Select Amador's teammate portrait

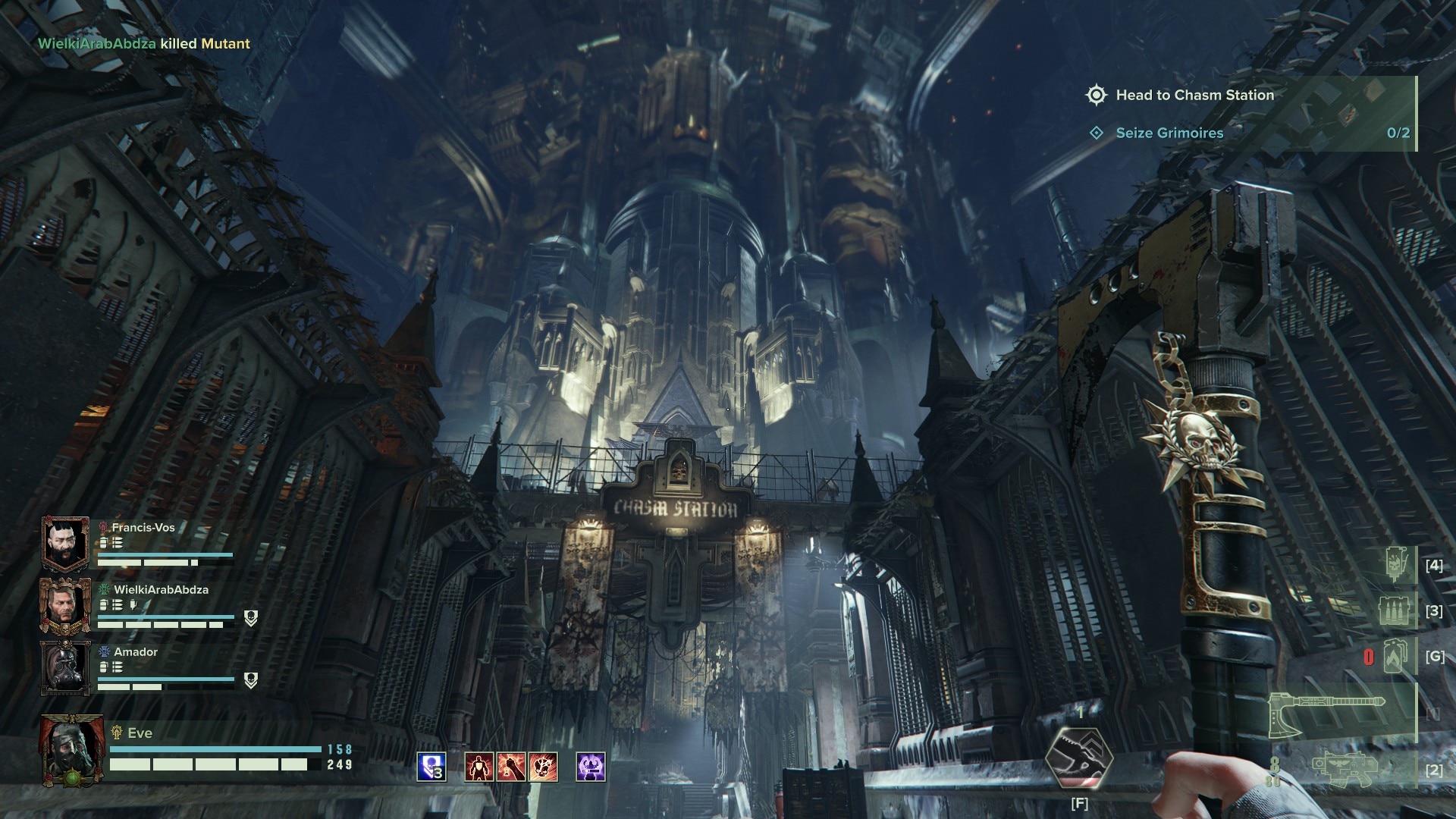(66, 667)
